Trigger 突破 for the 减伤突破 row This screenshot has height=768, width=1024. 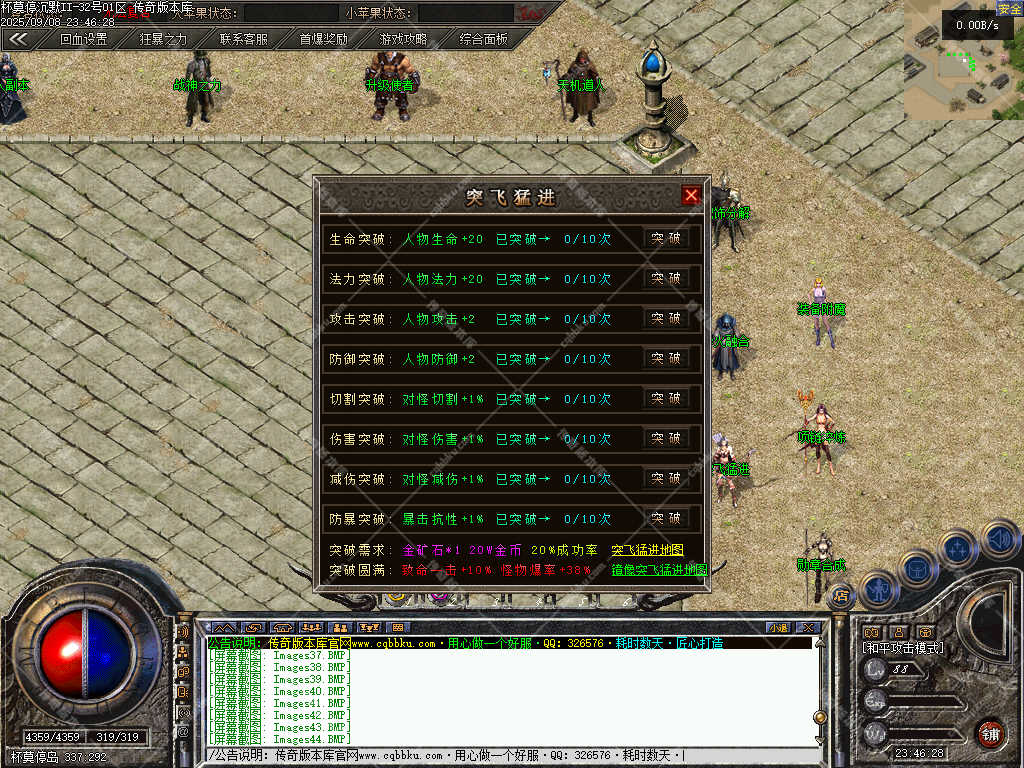tap(665, 479)
